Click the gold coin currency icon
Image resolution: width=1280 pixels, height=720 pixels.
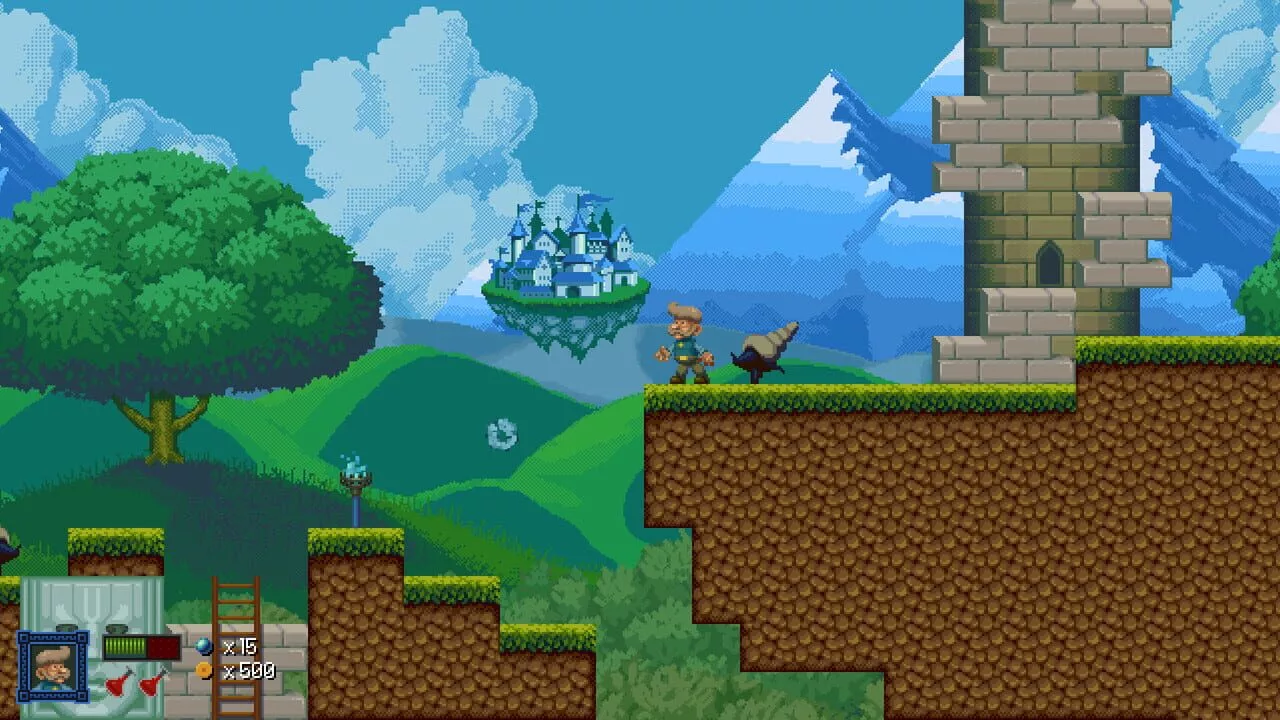[205, 670]
